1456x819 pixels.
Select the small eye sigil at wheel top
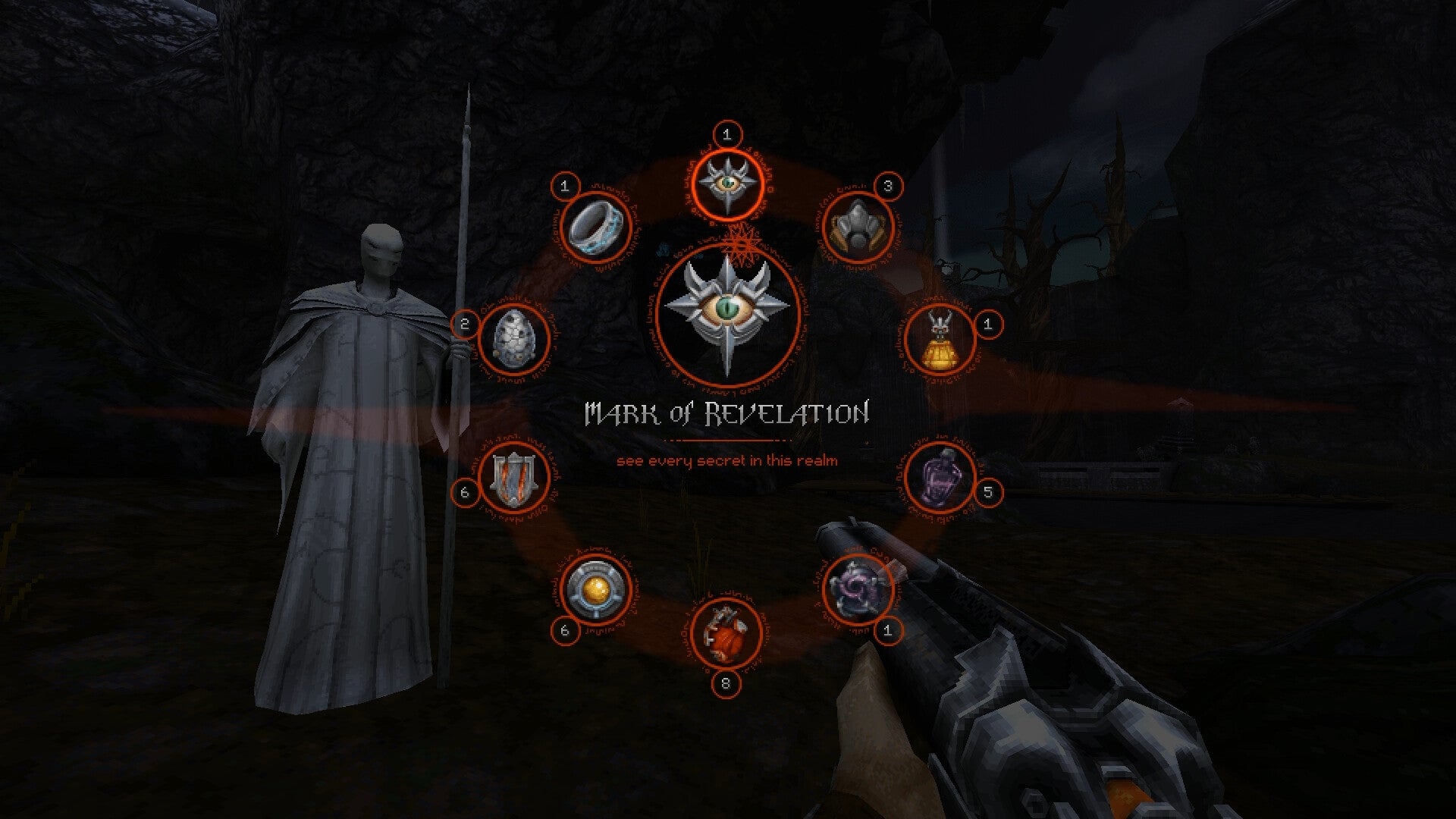point(726,182)
